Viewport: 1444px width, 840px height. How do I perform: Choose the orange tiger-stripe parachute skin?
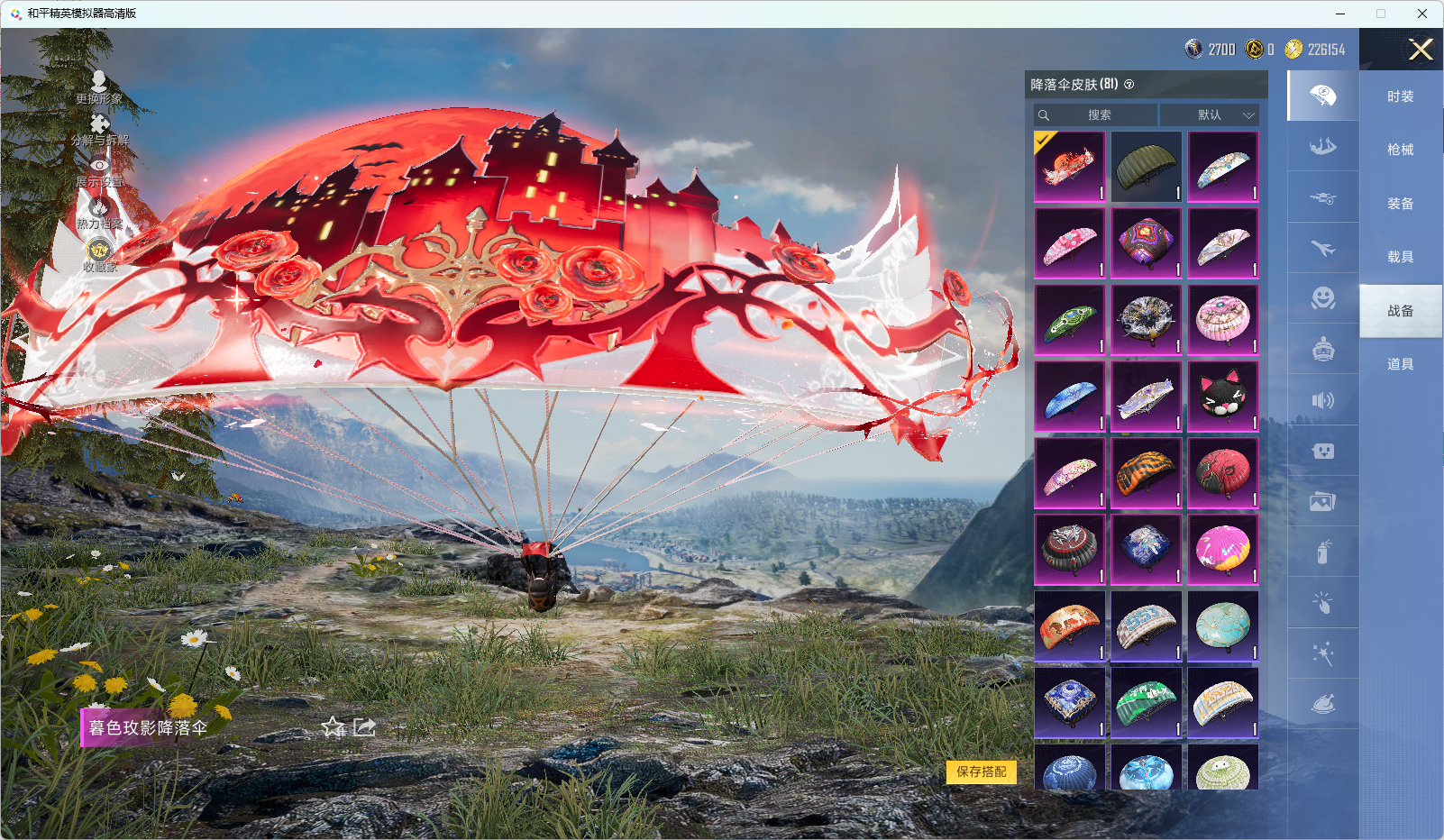pyautogui.click(x=1146, y=473)
